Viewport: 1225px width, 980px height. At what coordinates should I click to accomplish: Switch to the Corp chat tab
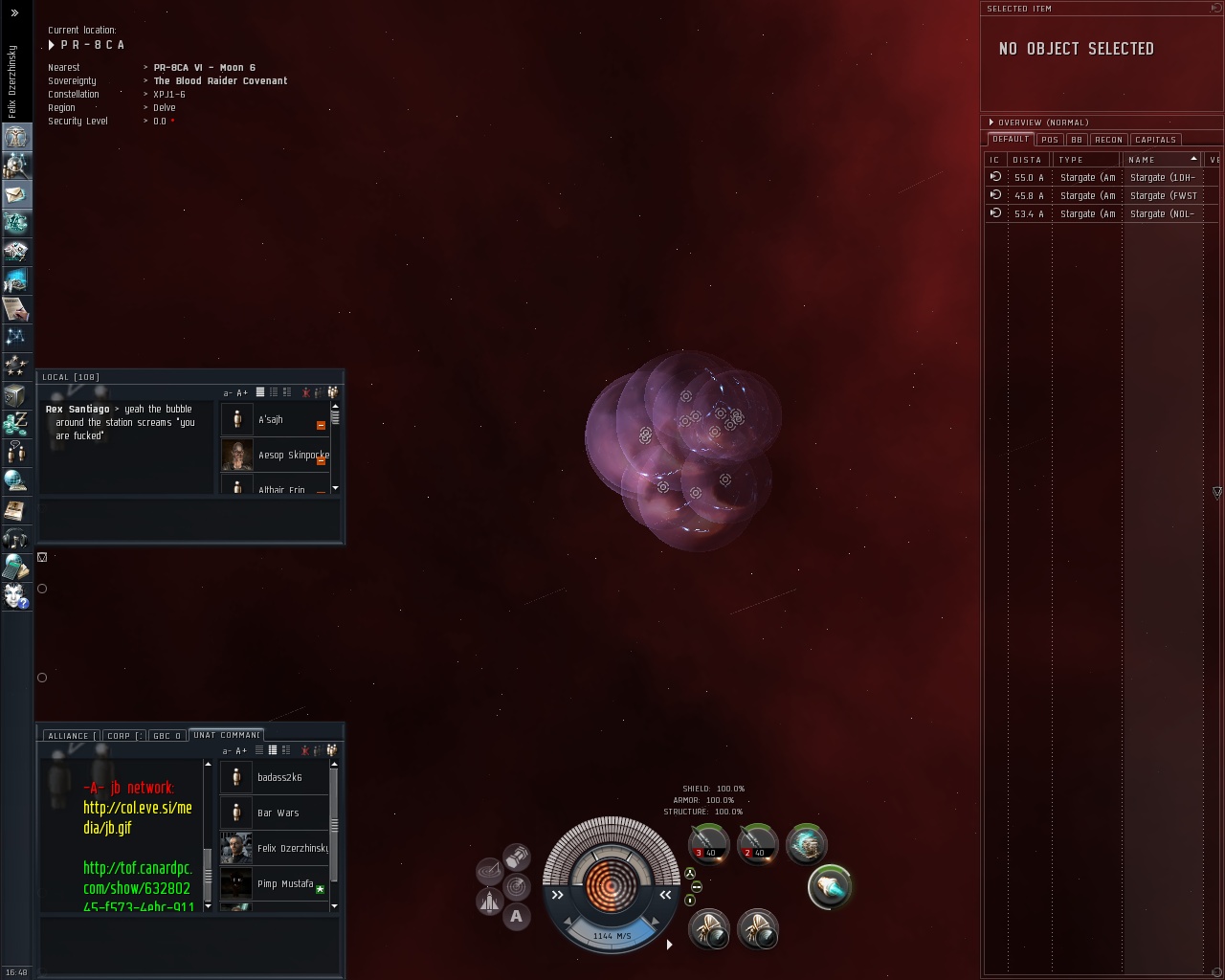[122, 736]
